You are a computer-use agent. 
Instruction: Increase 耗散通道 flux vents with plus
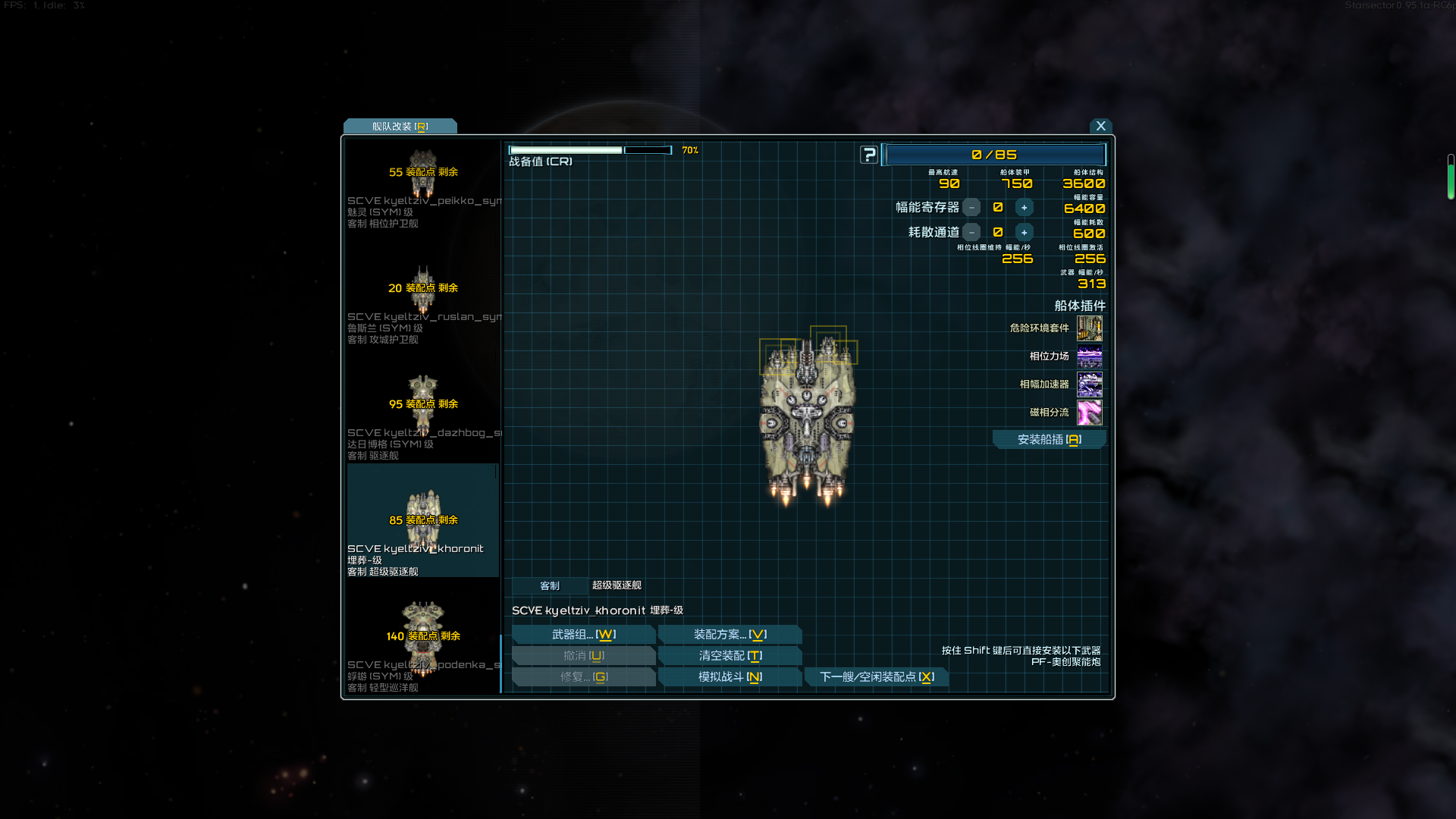(x=1024, y=233)
